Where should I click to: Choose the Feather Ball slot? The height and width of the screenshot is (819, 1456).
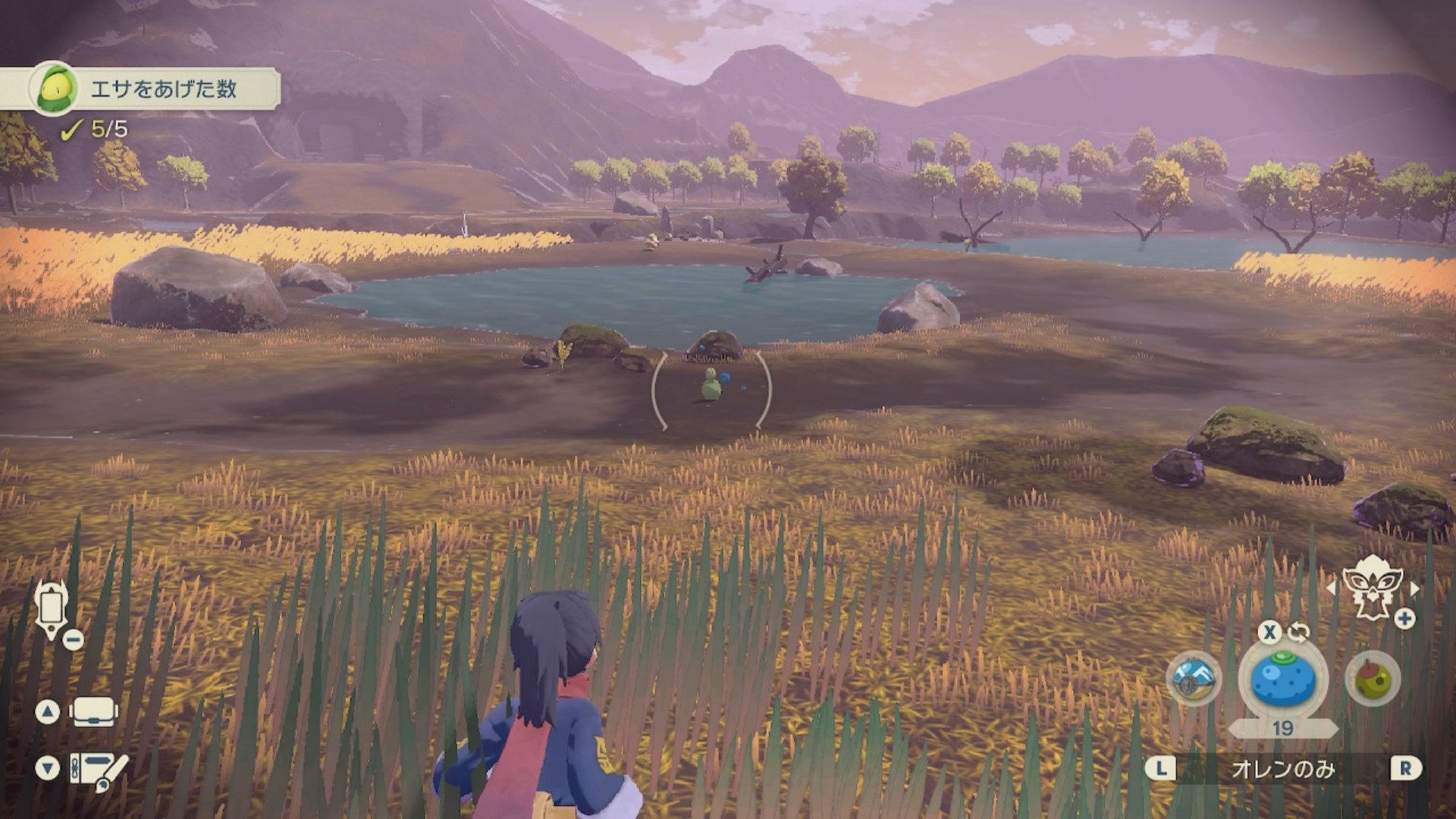pyautogui.click(x=1194, y=679)
